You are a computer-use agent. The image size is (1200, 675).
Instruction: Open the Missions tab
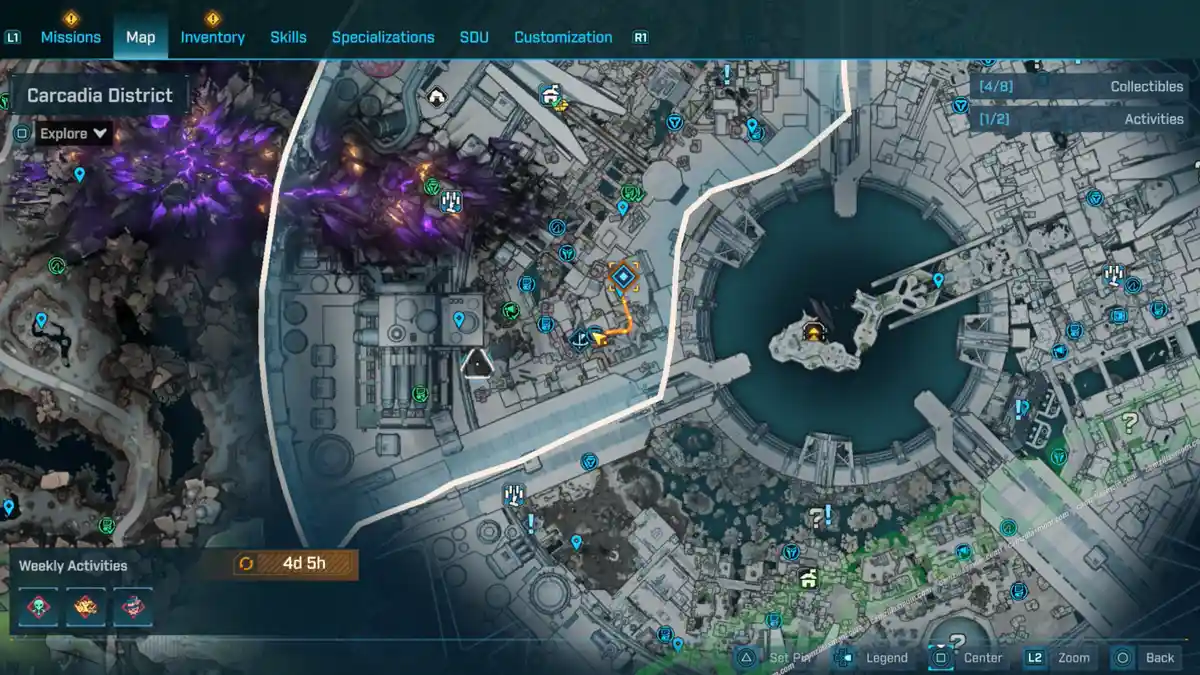click(x=70, y=37)
